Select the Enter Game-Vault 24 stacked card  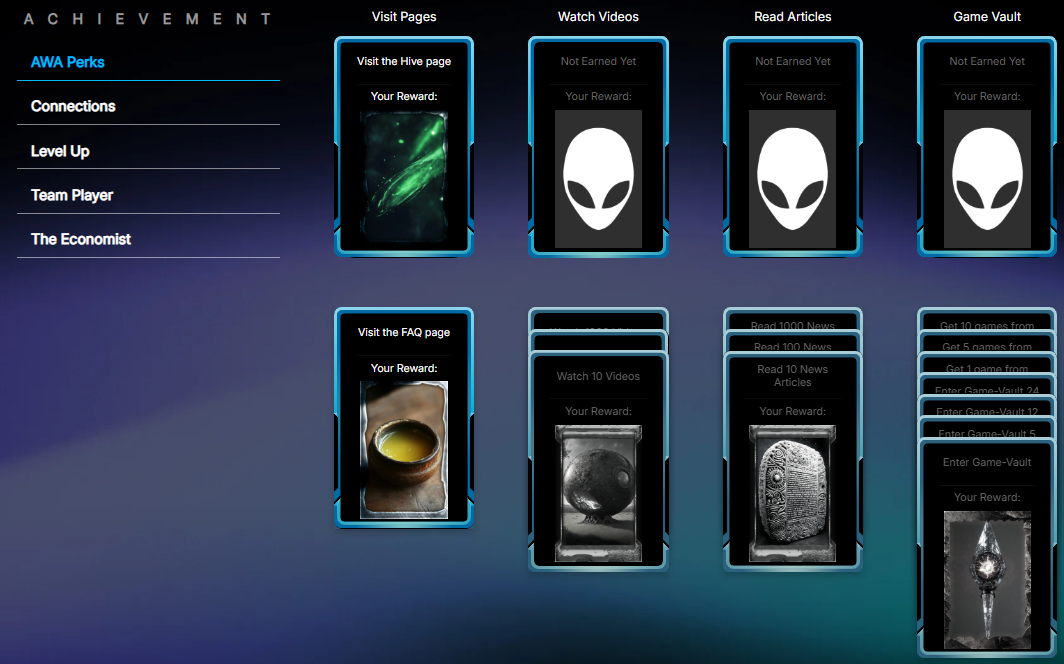(x=986, y=390)
